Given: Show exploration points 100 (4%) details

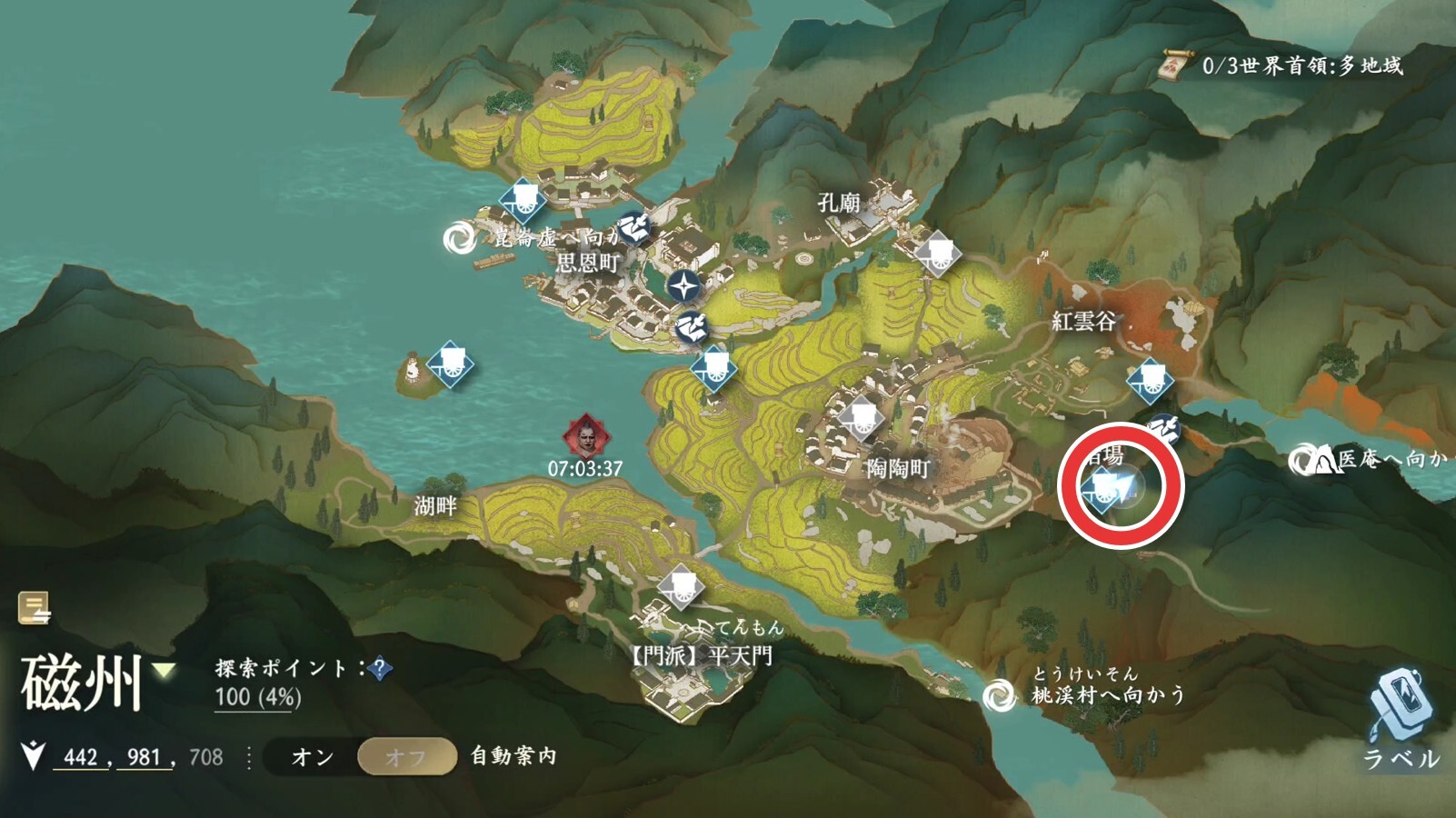Looking at the screenshot, I should [257, 697].
